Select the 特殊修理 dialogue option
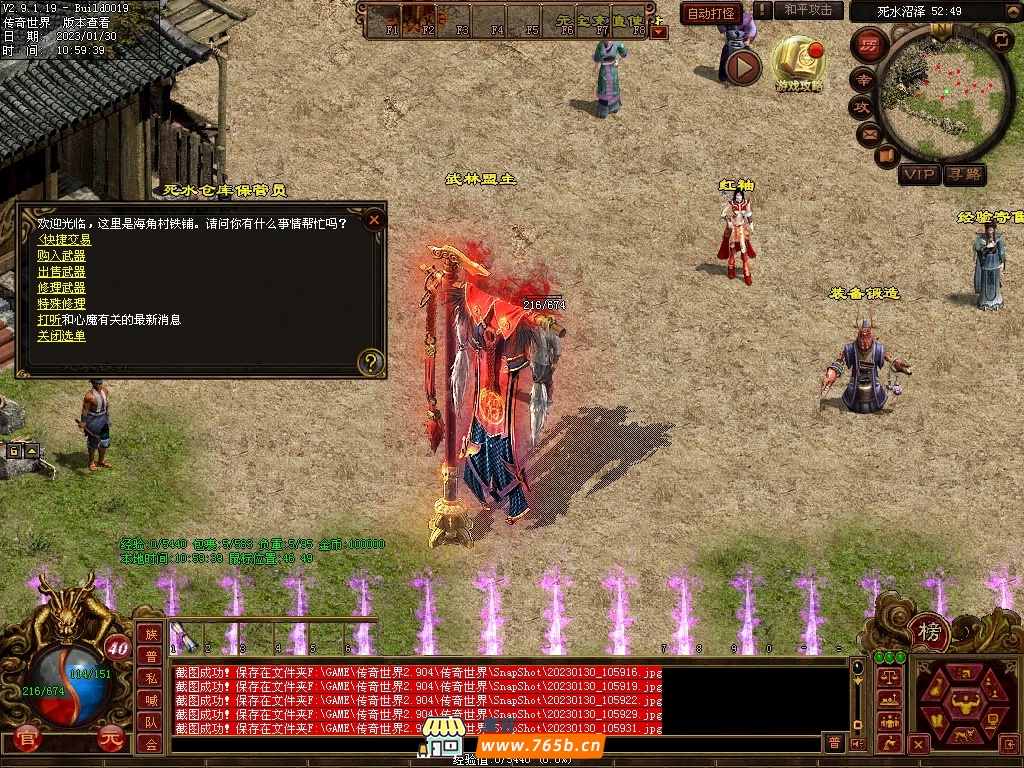The image size is (1024, 768). [x=61, y=304]
